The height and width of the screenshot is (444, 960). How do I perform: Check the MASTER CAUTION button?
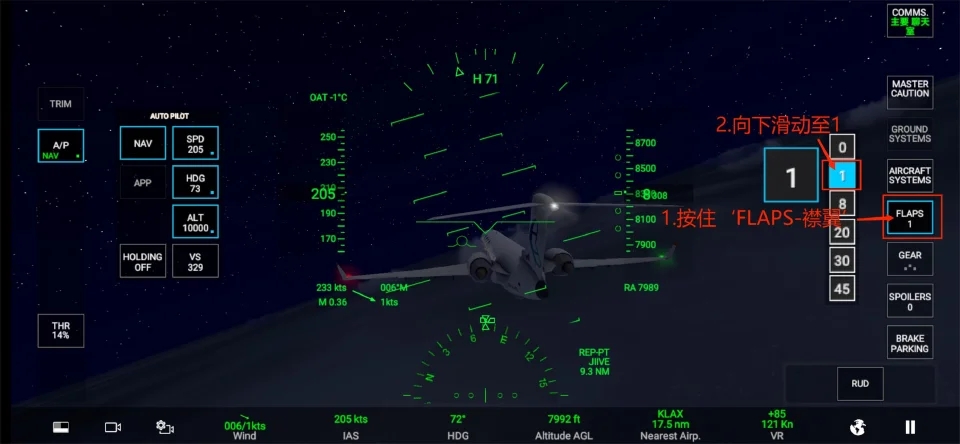pyautogui.click(x=910, y=89)
